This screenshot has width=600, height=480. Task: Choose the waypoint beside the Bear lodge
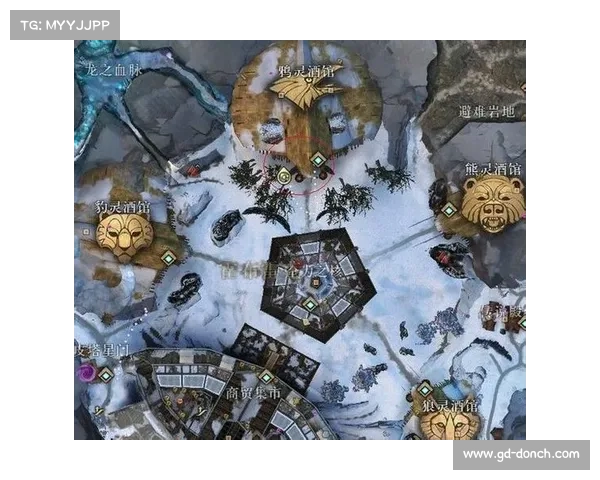(x=450, y=209)
